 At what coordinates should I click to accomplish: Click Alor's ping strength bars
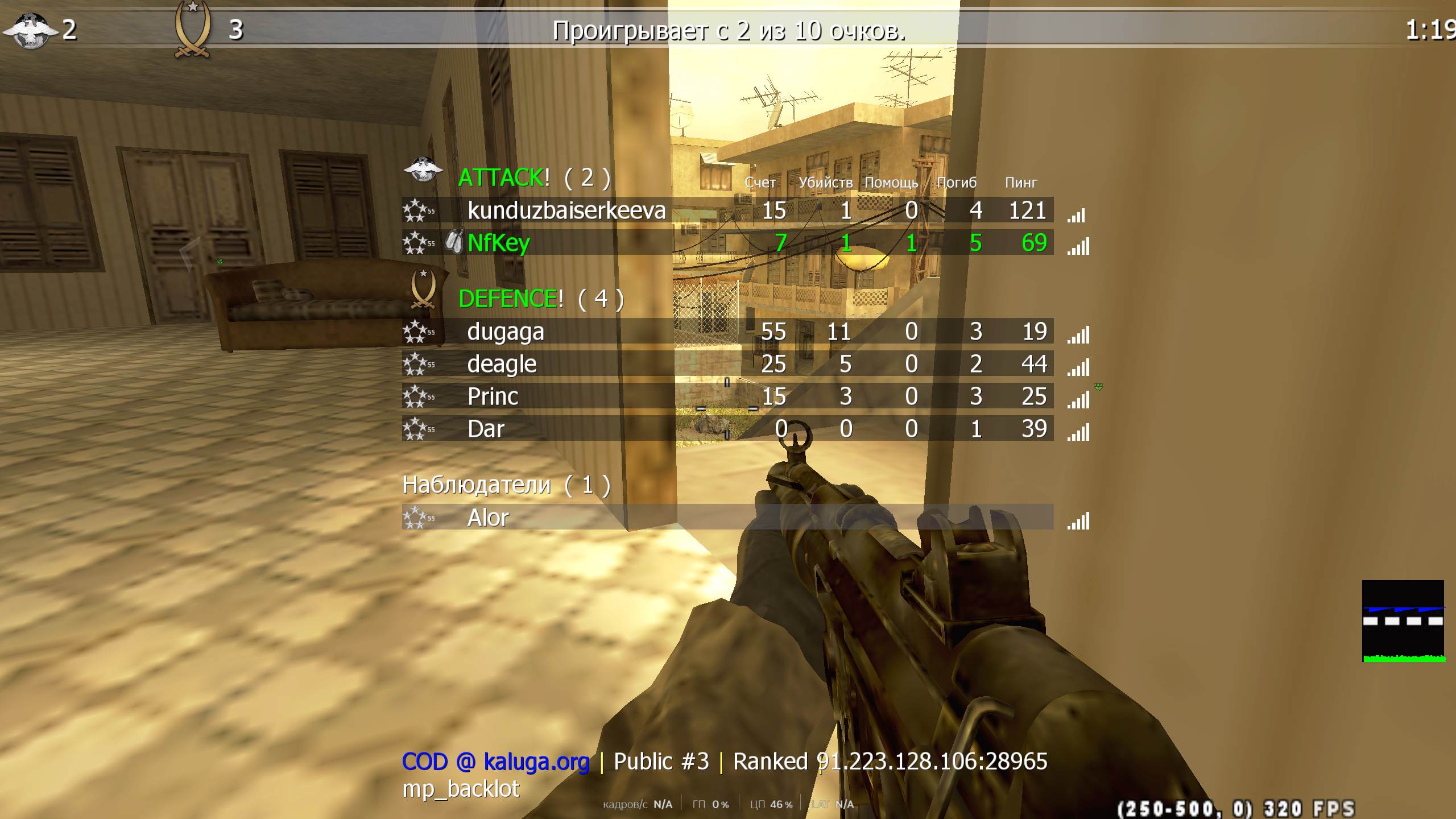click(1077, 521)
